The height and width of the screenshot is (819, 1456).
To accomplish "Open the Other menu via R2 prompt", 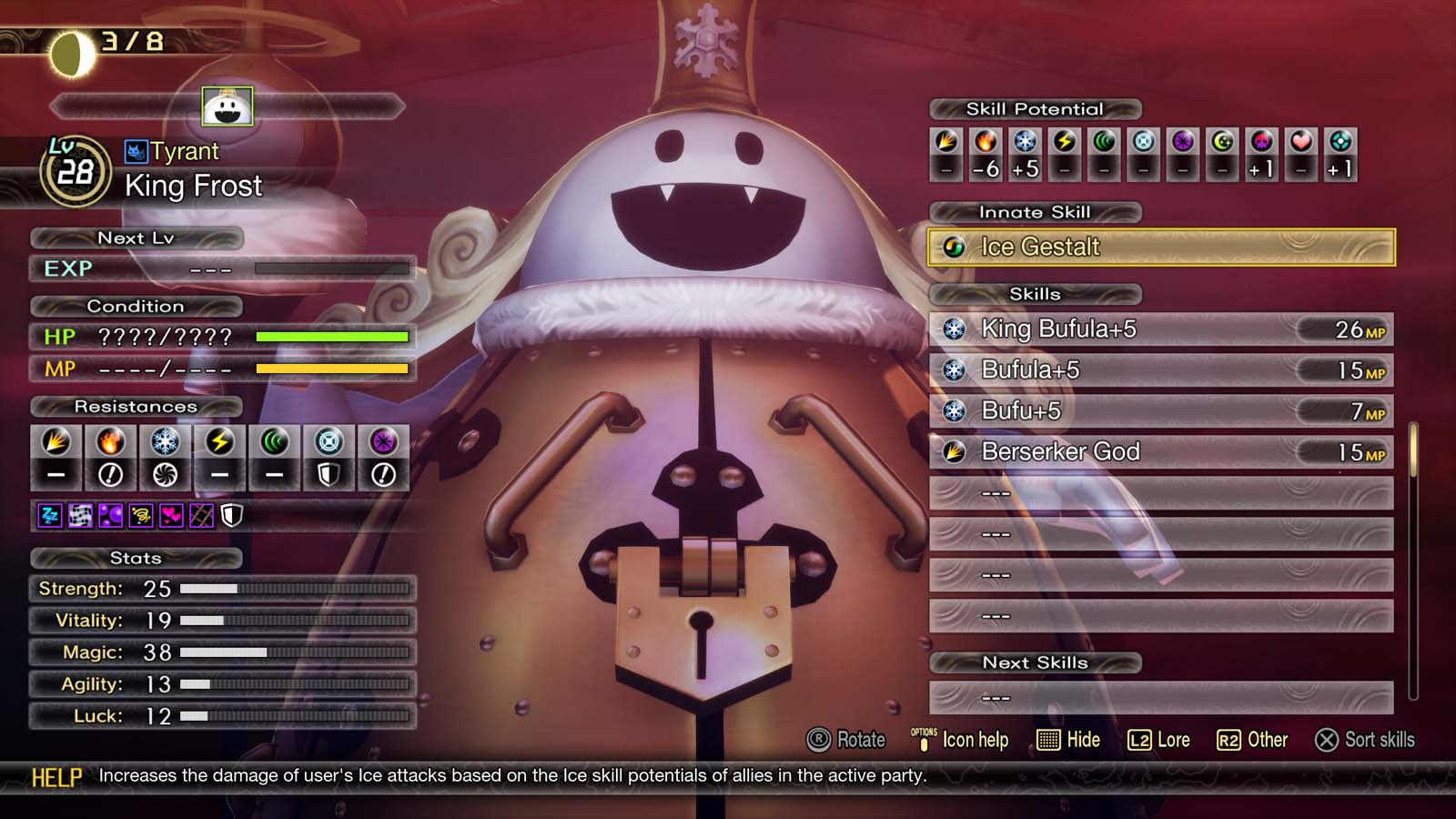I will [1258, 740].
